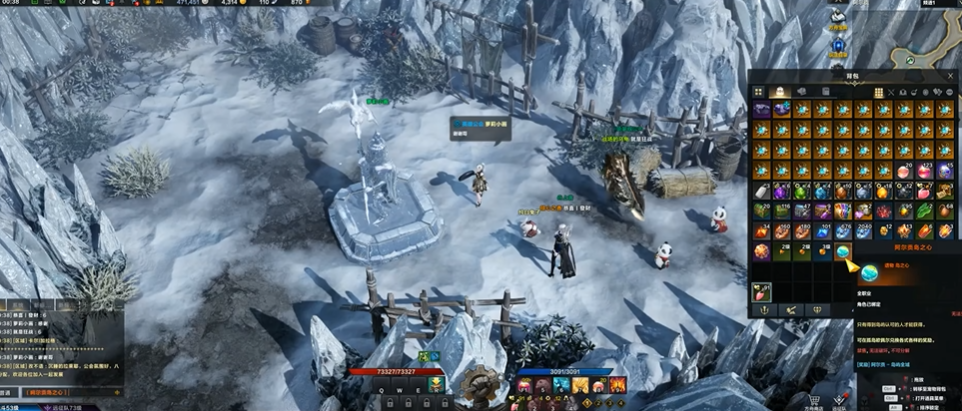Click the gear fist identity gauge emblem

click(x=481, y=383)
